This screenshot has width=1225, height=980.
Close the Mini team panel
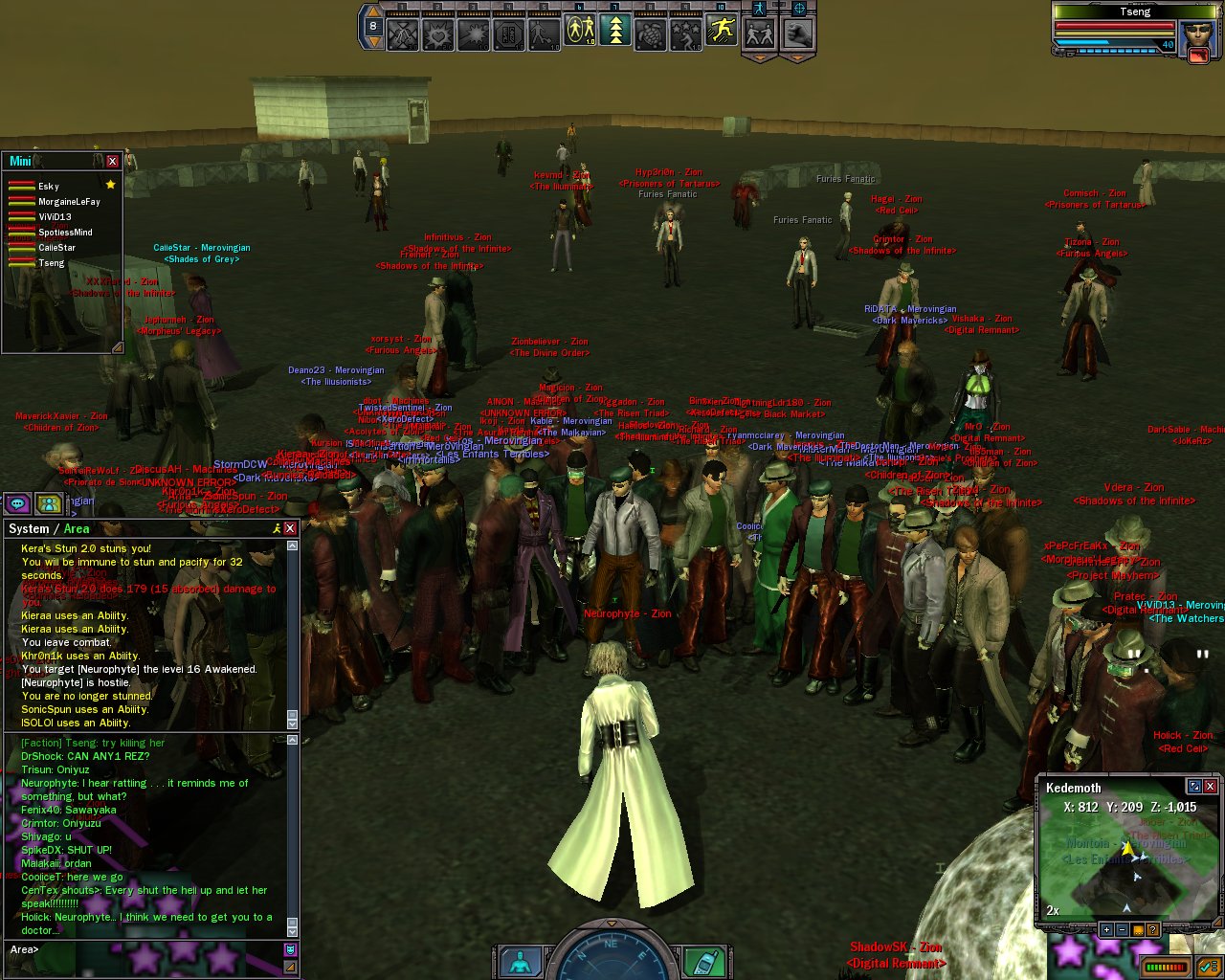pyautogui.click(x=112, y=161)
